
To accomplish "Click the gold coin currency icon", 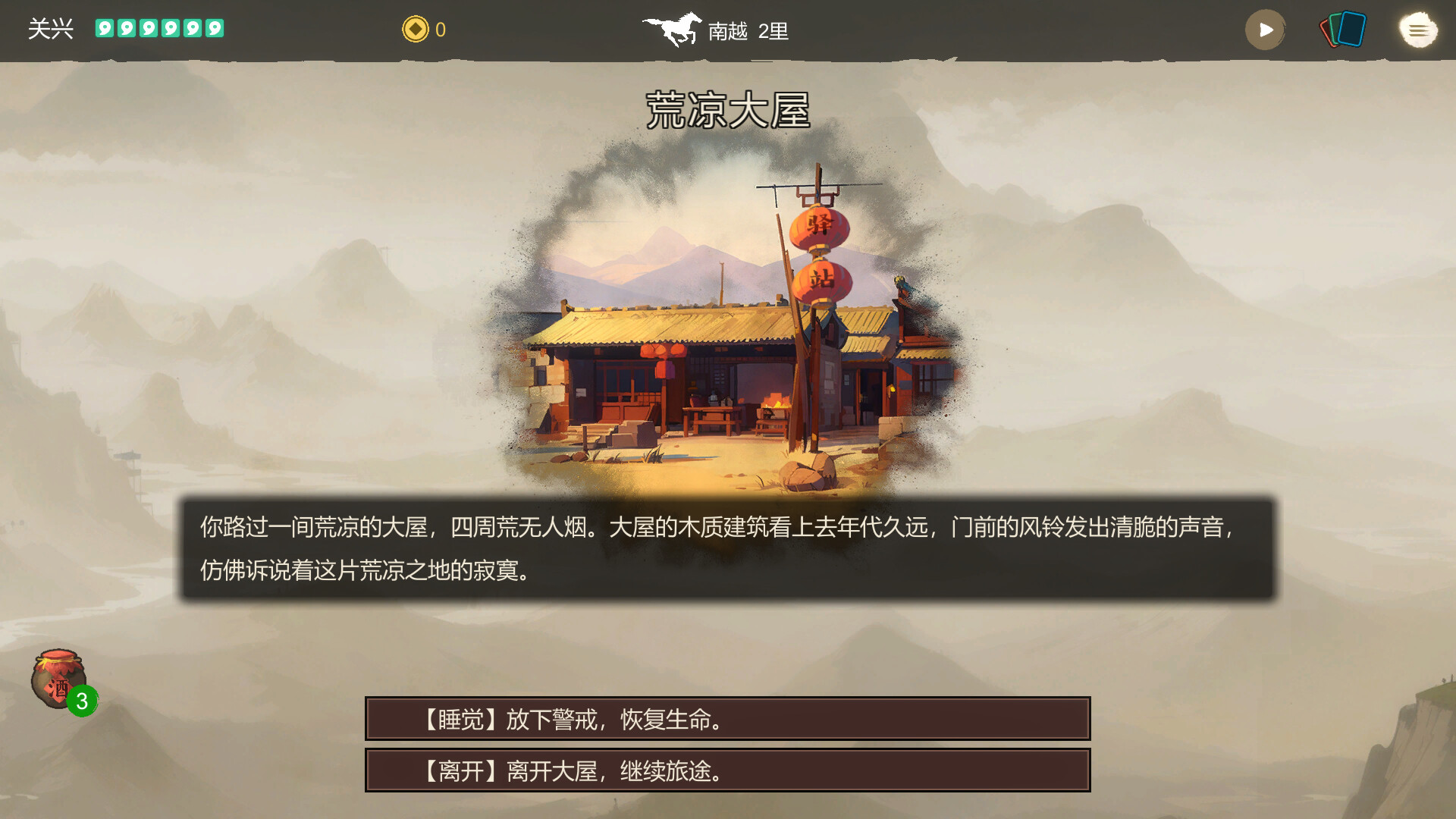I will point(414,29).
